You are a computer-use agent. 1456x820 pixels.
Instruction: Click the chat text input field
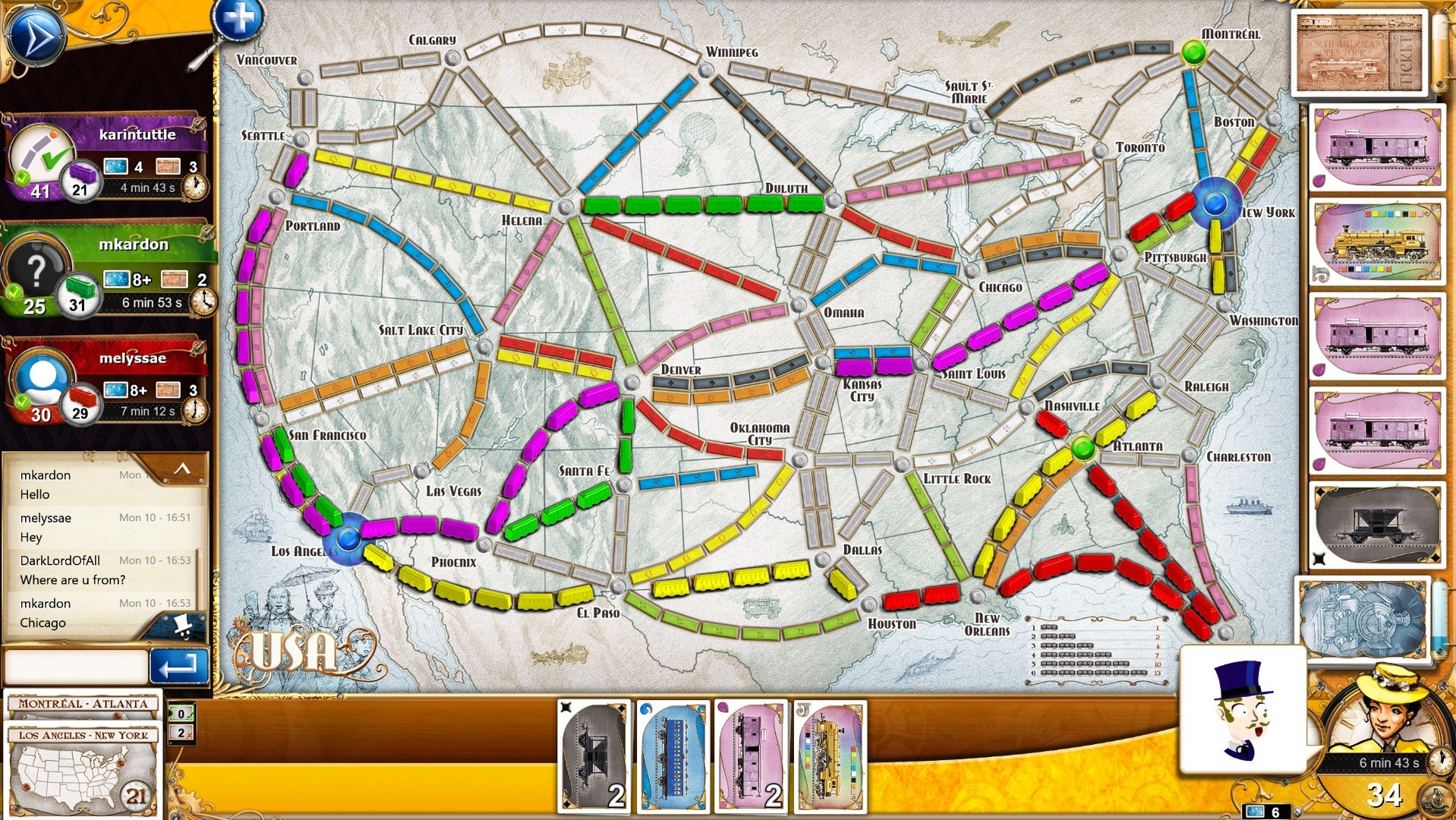coord(76,666)
